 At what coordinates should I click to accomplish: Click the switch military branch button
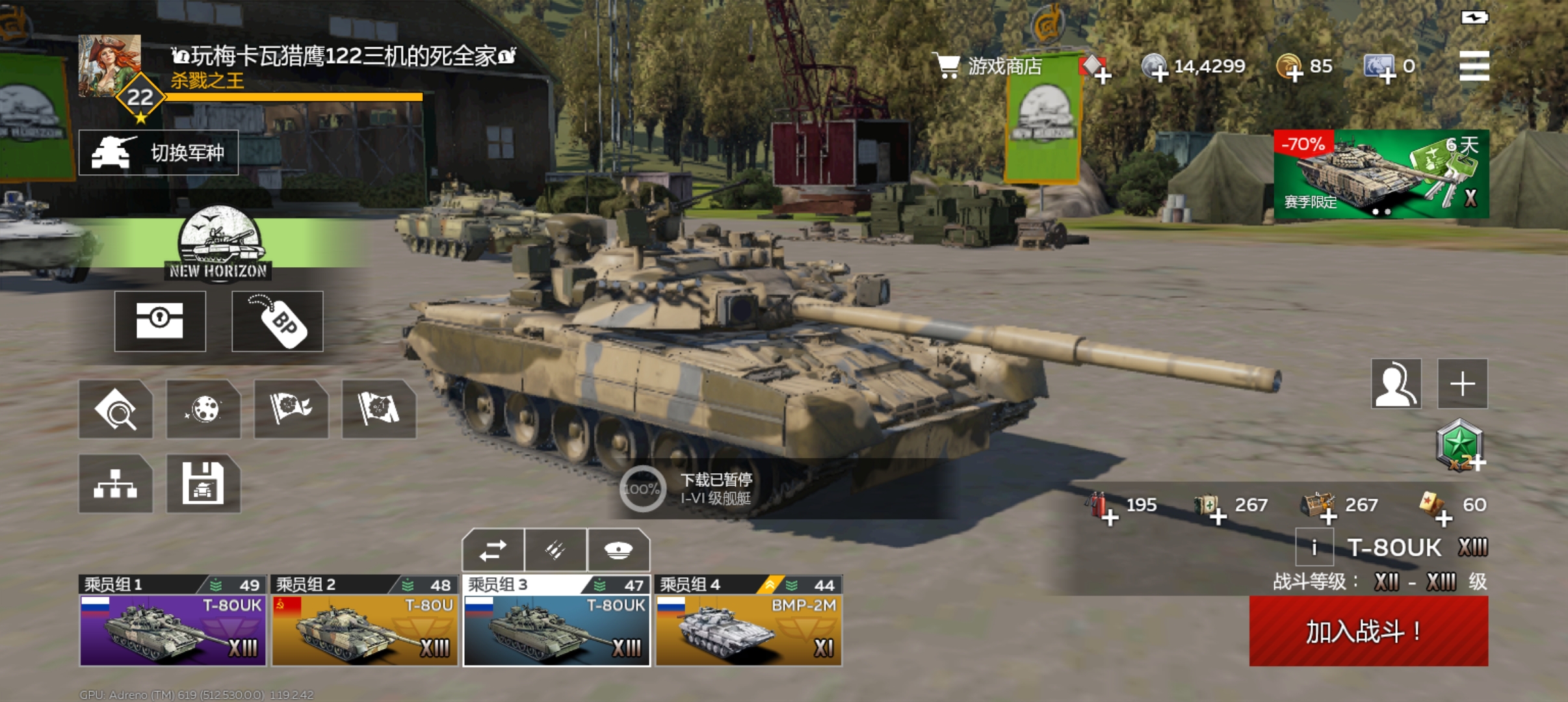click(x=159, y=153)
